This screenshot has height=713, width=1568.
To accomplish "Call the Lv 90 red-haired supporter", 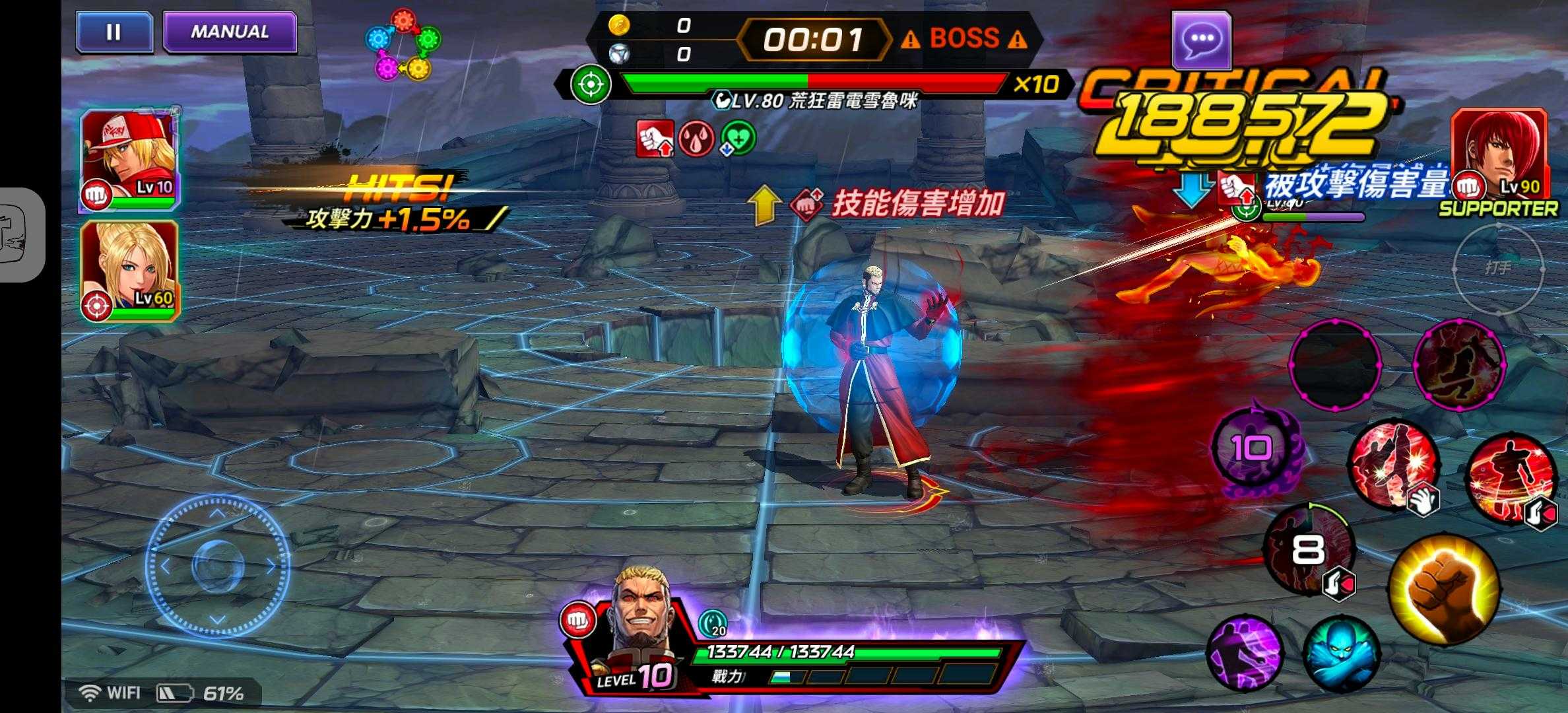I will pos(1499,158).
